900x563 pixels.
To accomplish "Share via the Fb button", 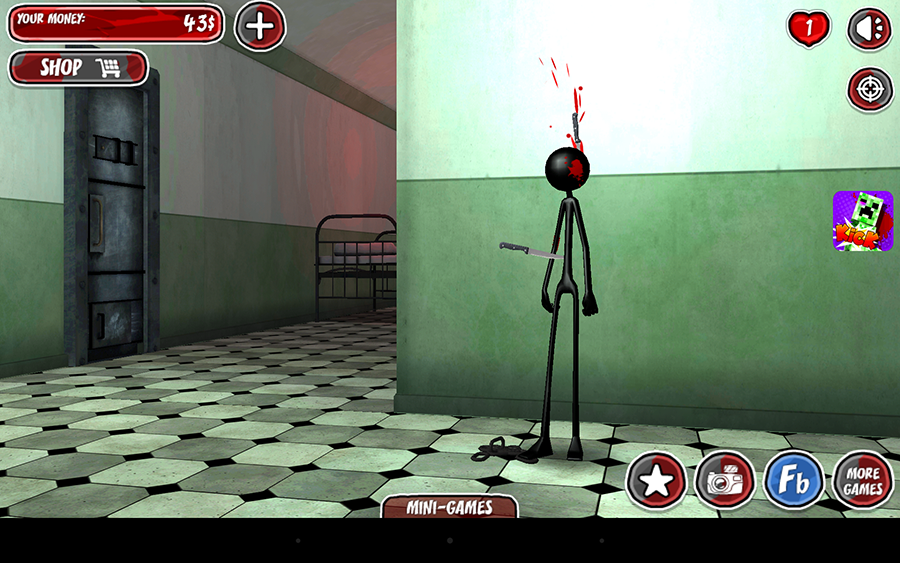I will [794, 482].
